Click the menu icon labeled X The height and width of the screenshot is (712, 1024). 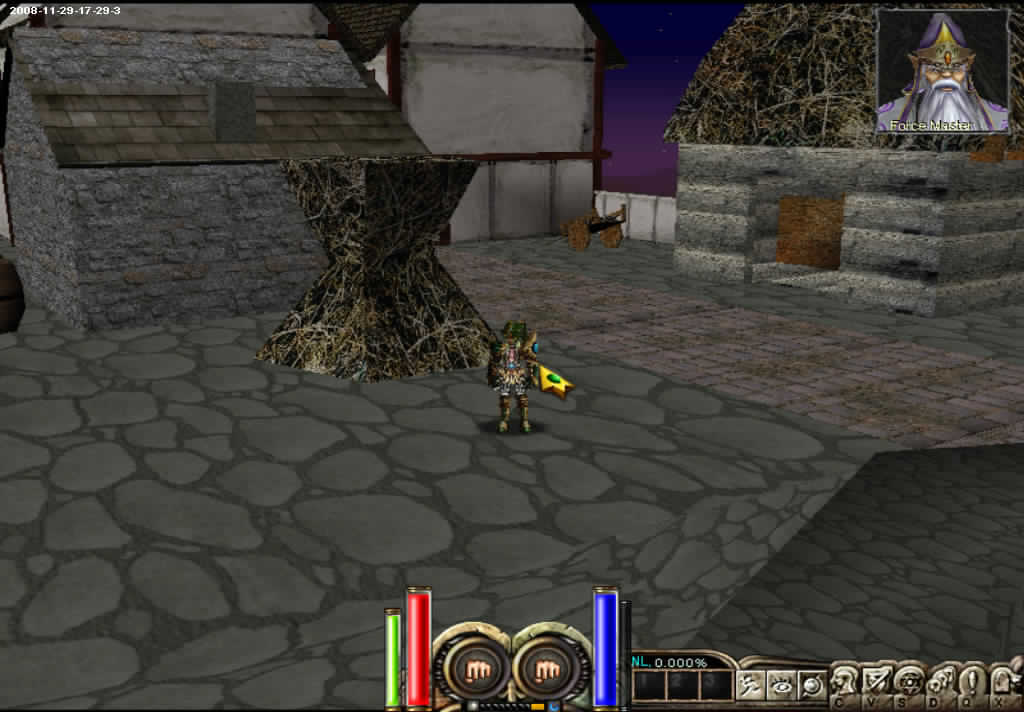click(x=1004, y=682)
